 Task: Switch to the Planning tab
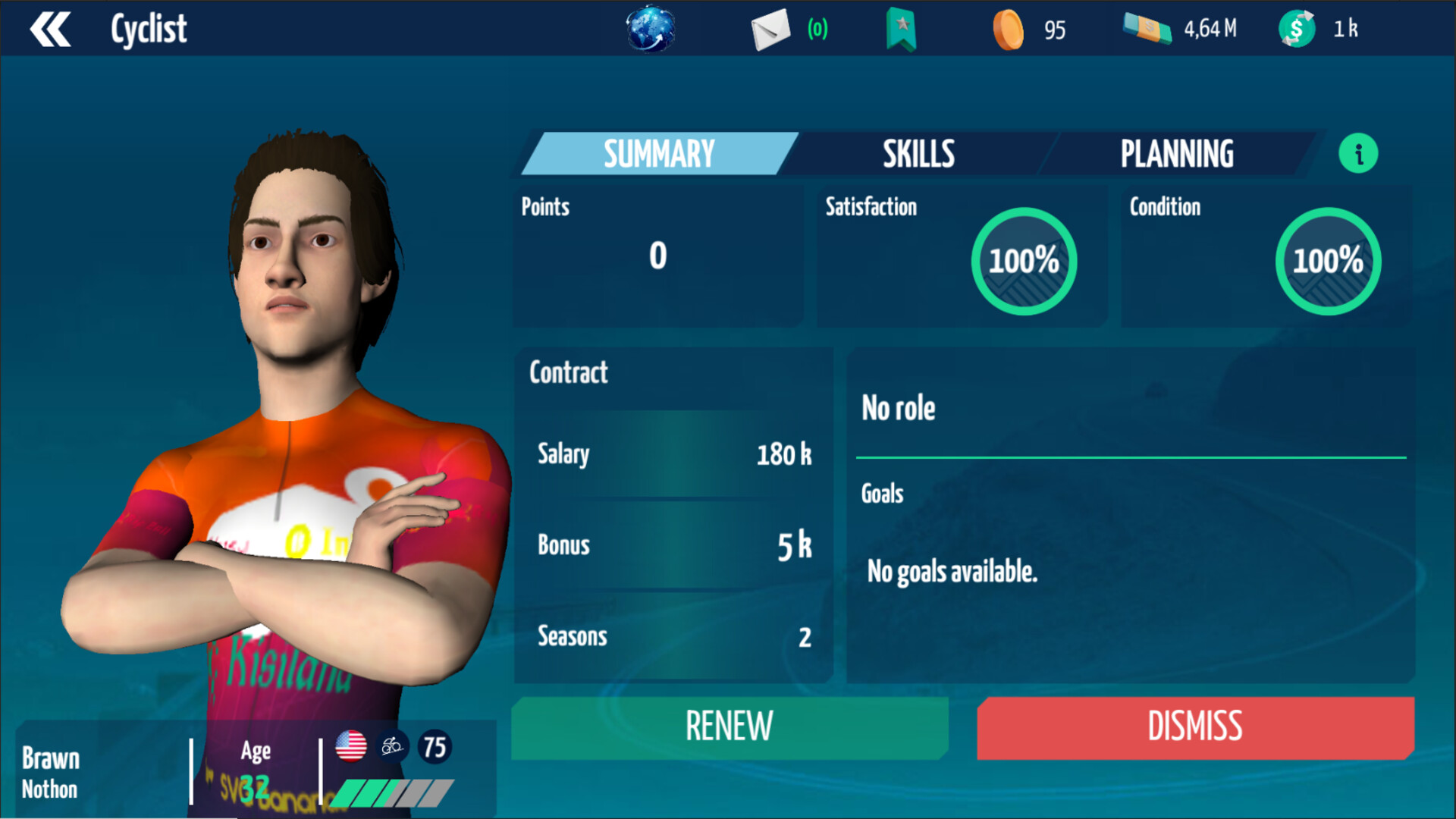point(1177,154)
